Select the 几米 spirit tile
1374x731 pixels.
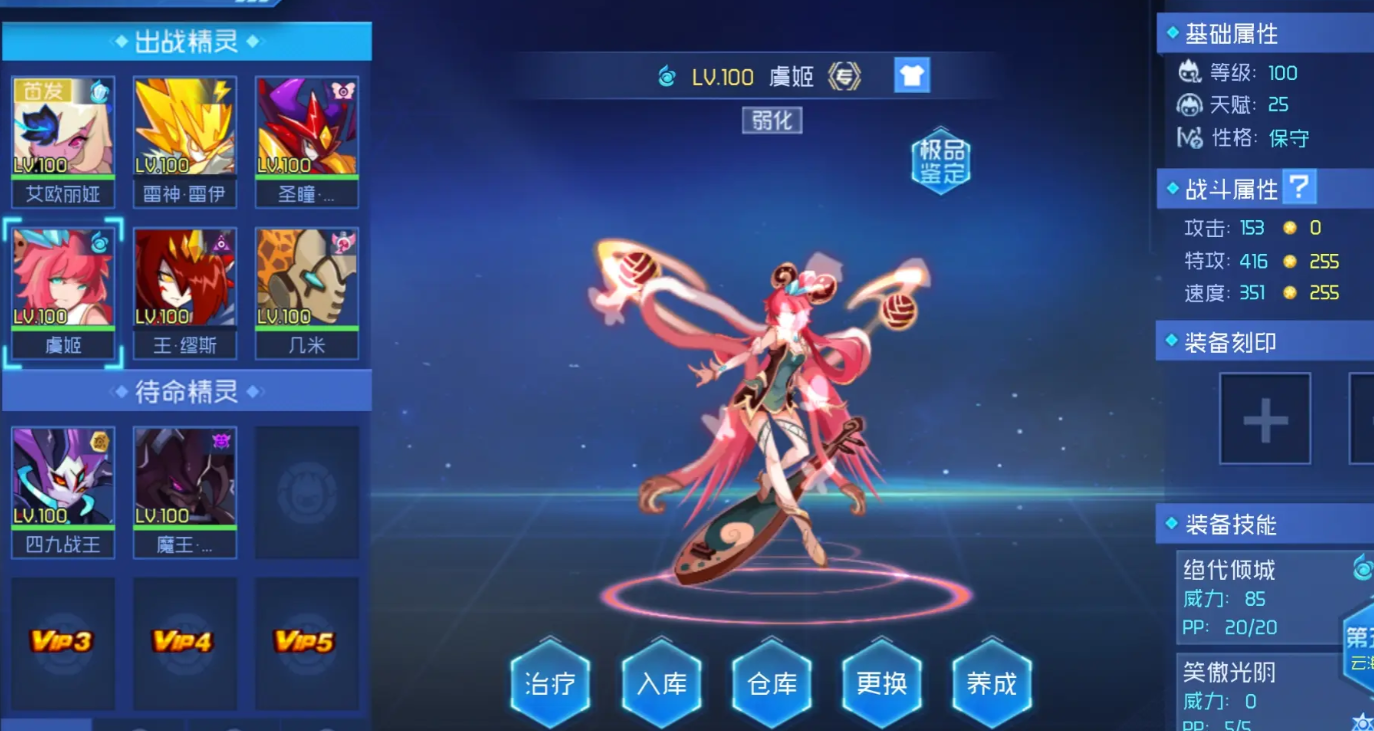(x=307, y=280)
